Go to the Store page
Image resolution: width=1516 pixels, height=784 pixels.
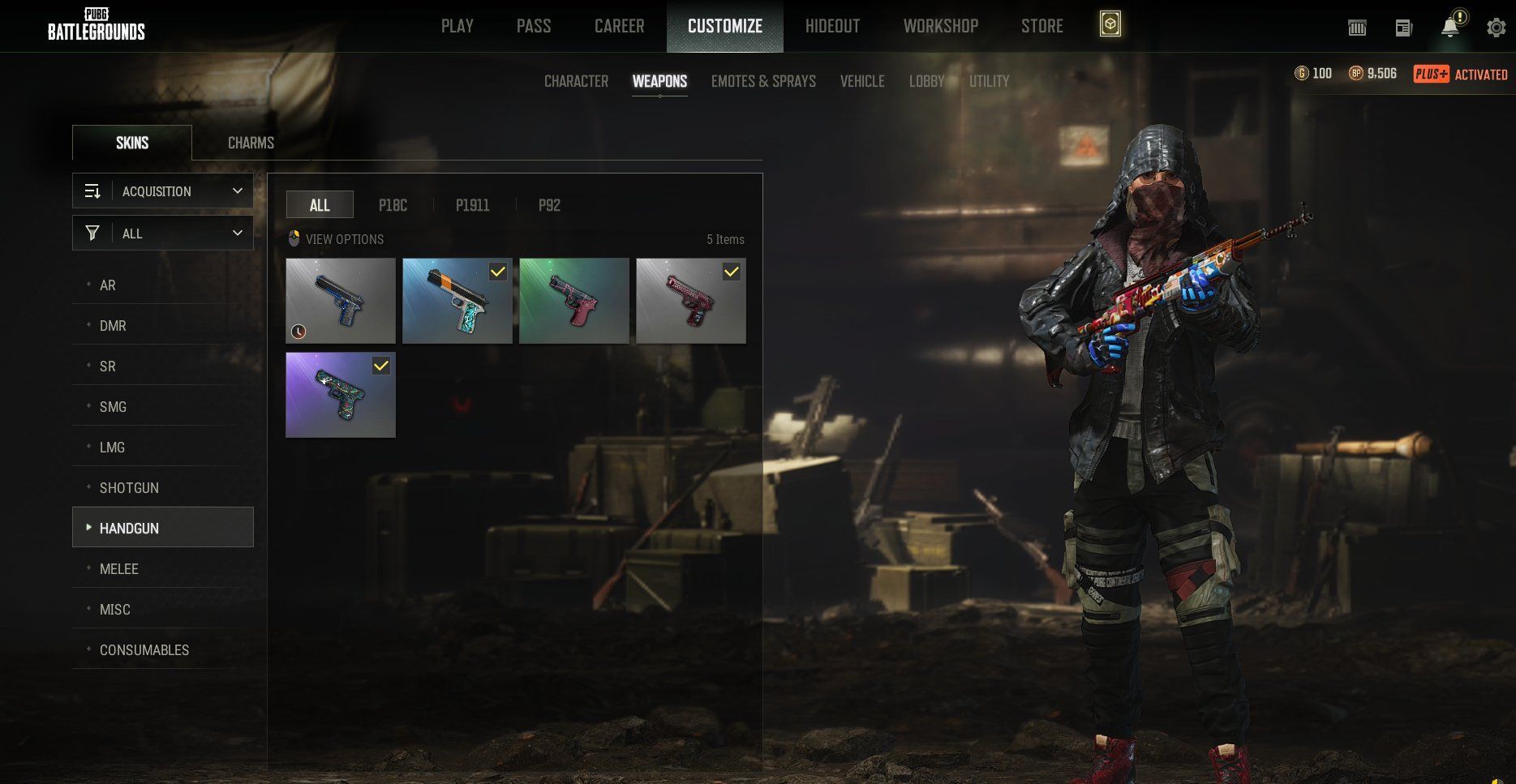coord(1041,26)
